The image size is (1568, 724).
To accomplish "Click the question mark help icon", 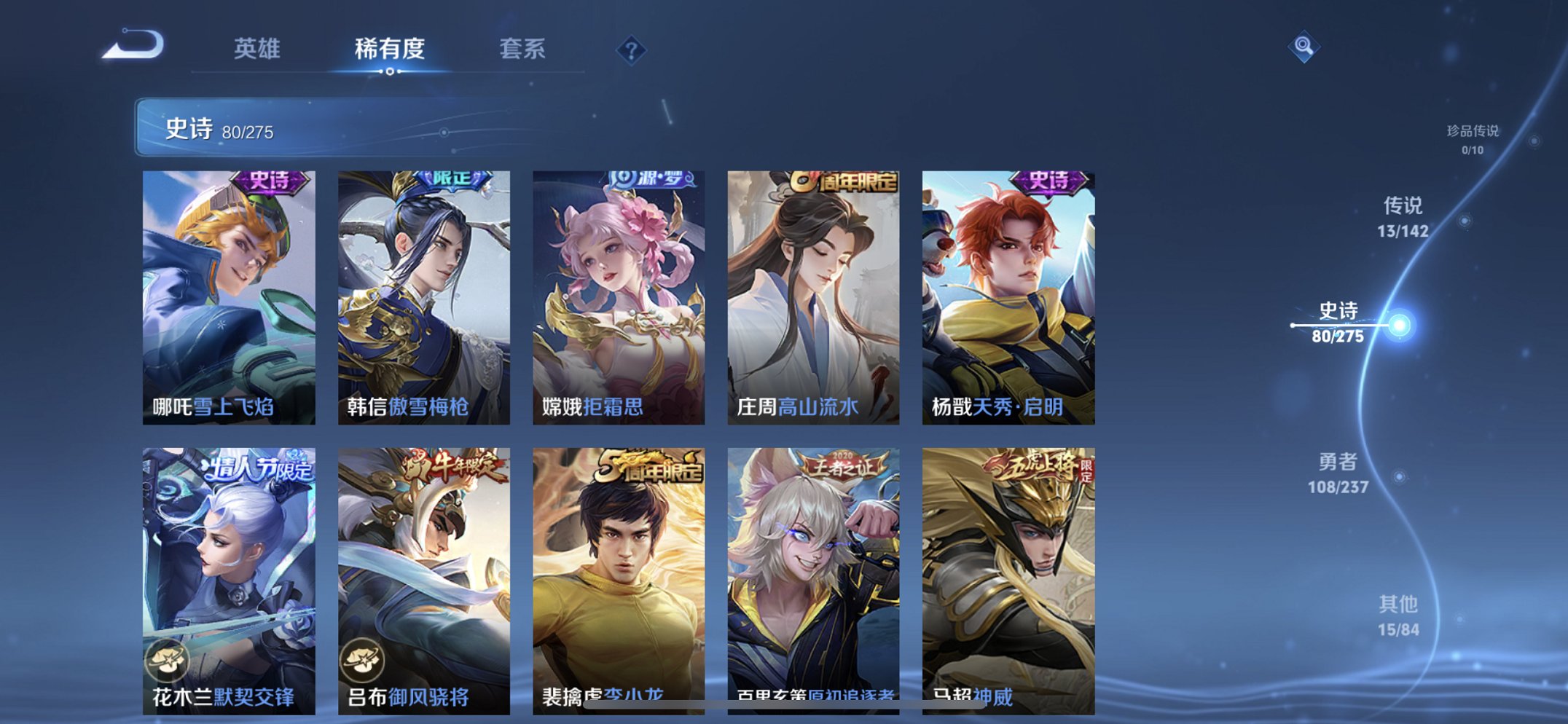I will (632, 50).
